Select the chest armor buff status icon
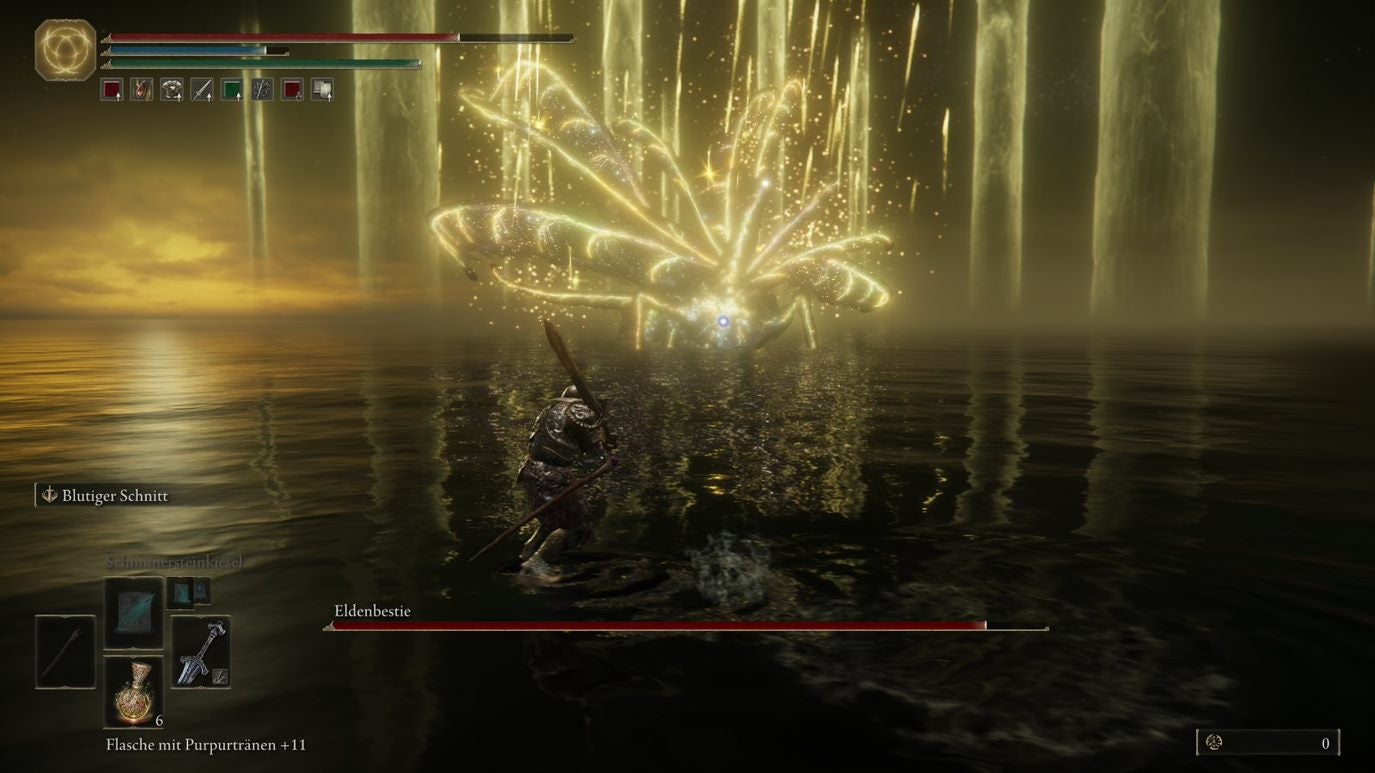Image resolution: width=1375 pixels, height=773 pixels. (x=172, y=90)
